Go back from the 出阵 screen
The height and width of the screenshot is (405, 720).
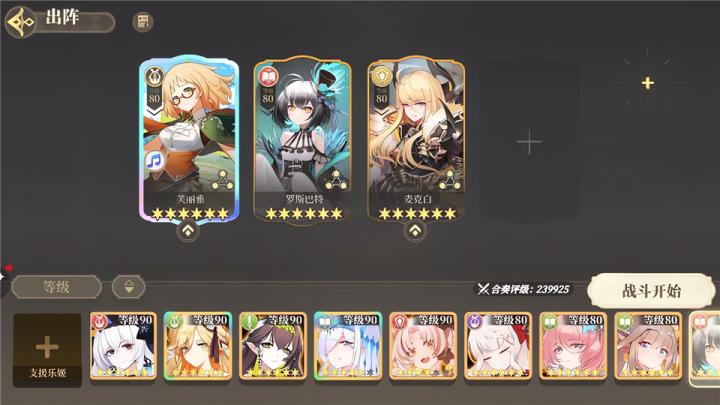click(x=22, y=20)
